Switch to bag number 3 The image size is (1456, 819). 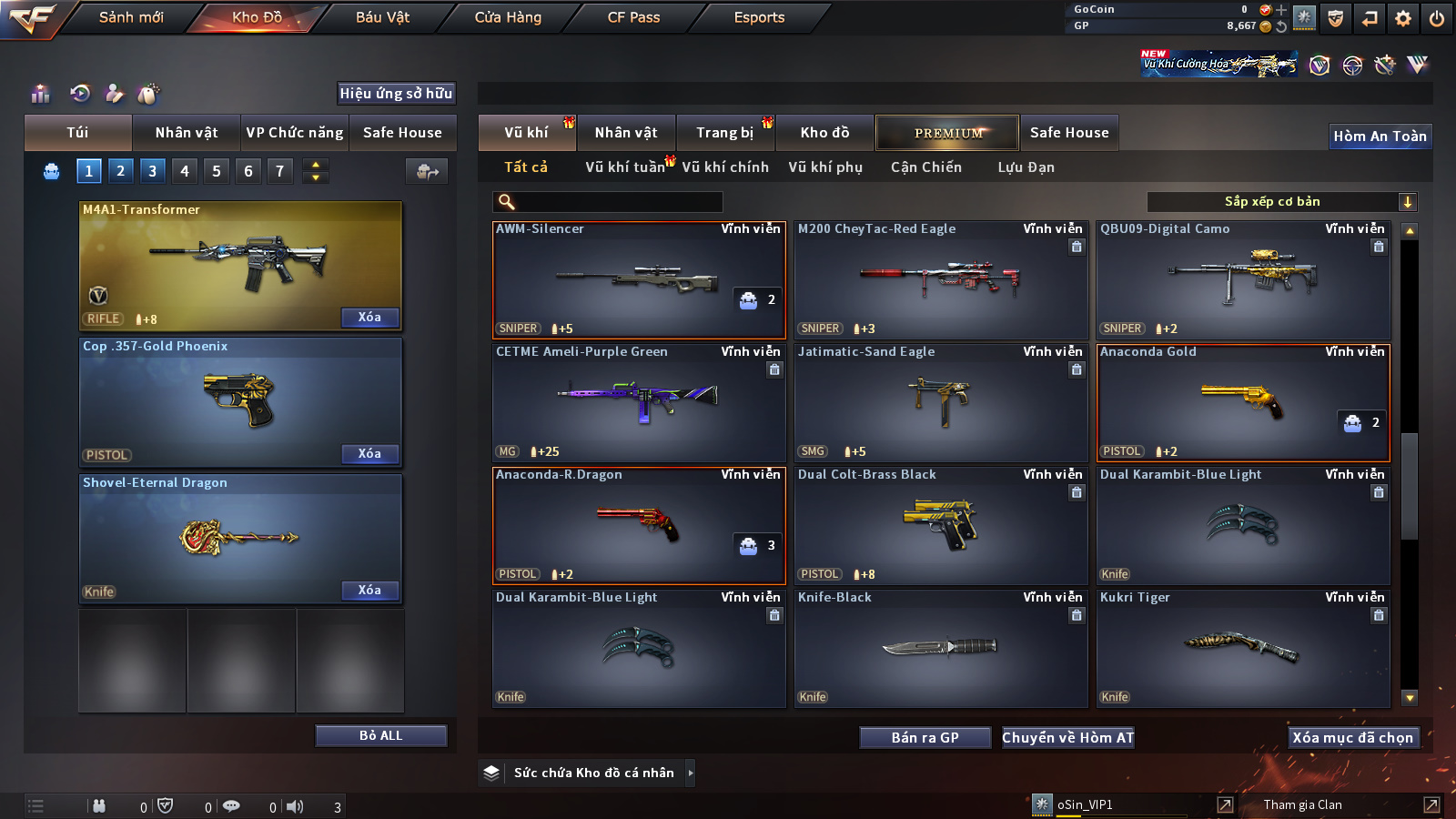[152, 171]
